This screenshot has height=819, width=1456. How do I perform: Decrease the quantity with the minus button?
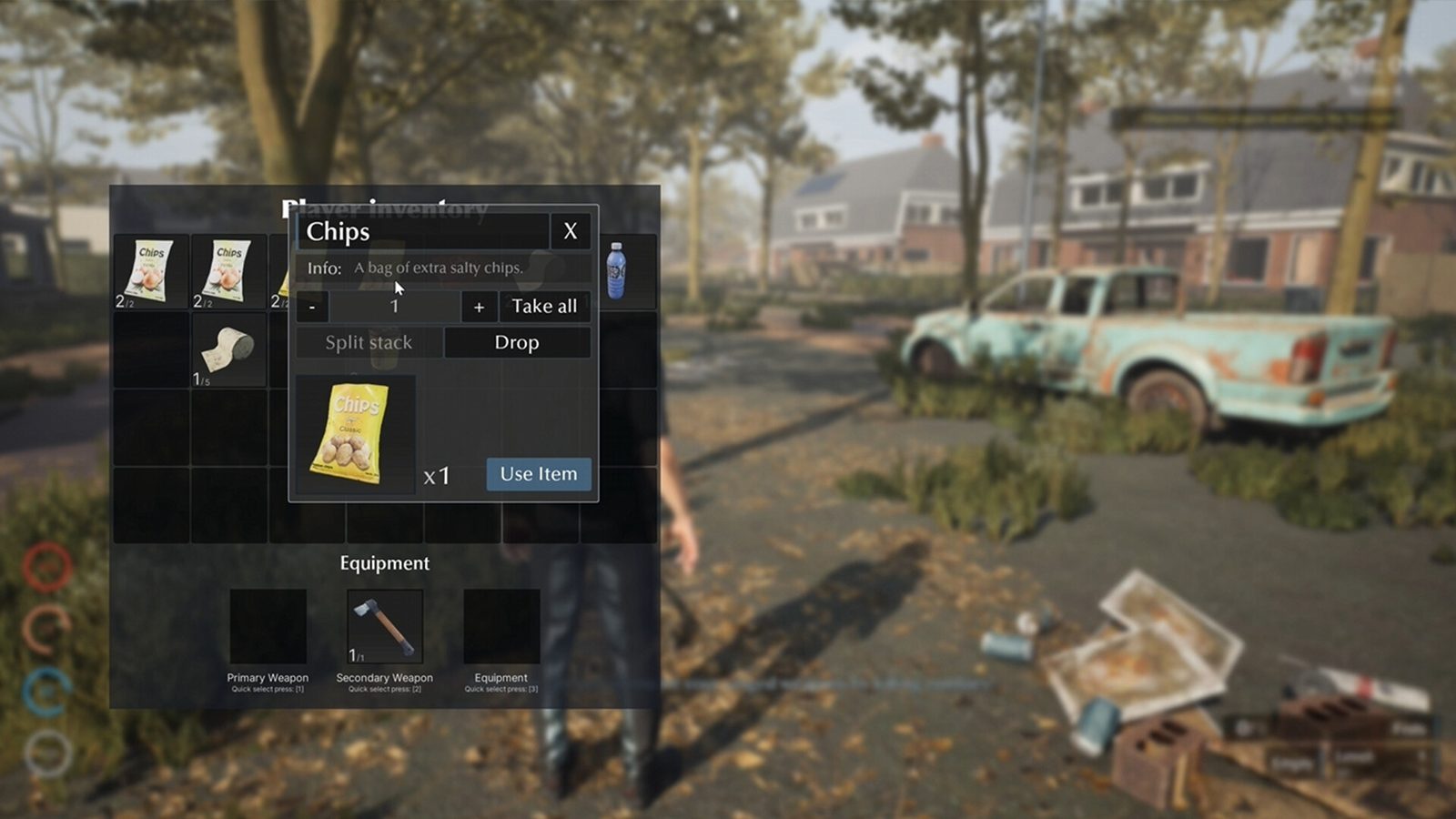click(x=312, y=308)
